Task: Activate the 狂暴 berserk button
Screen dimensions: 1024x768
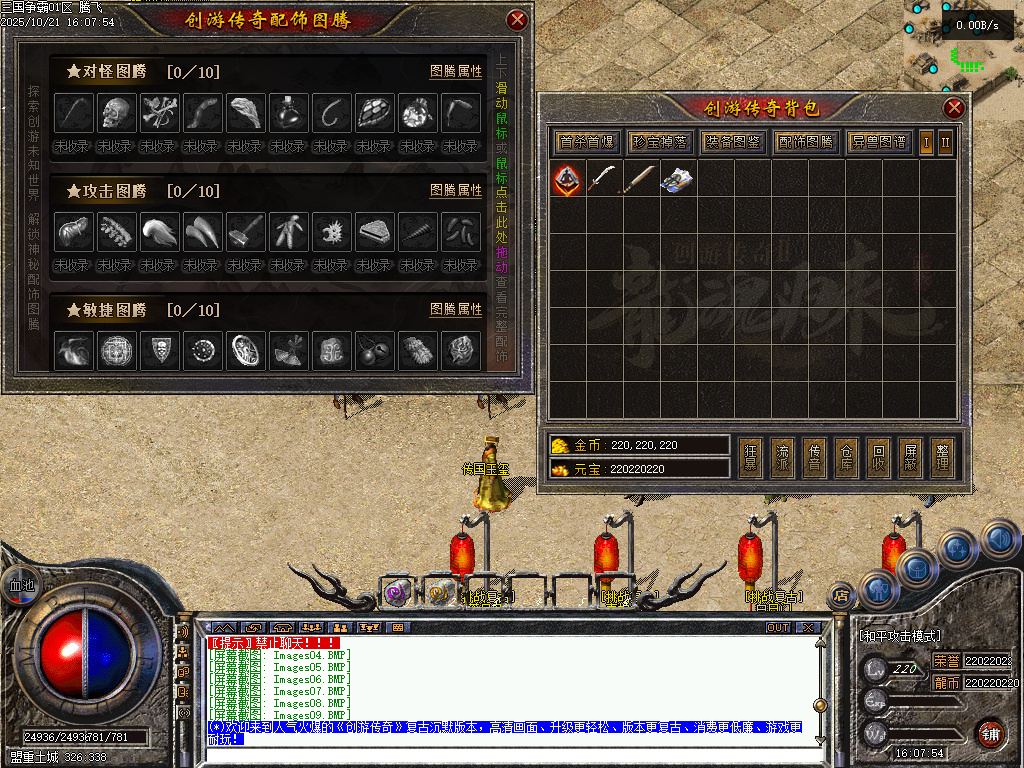Action: click(751, 457)
